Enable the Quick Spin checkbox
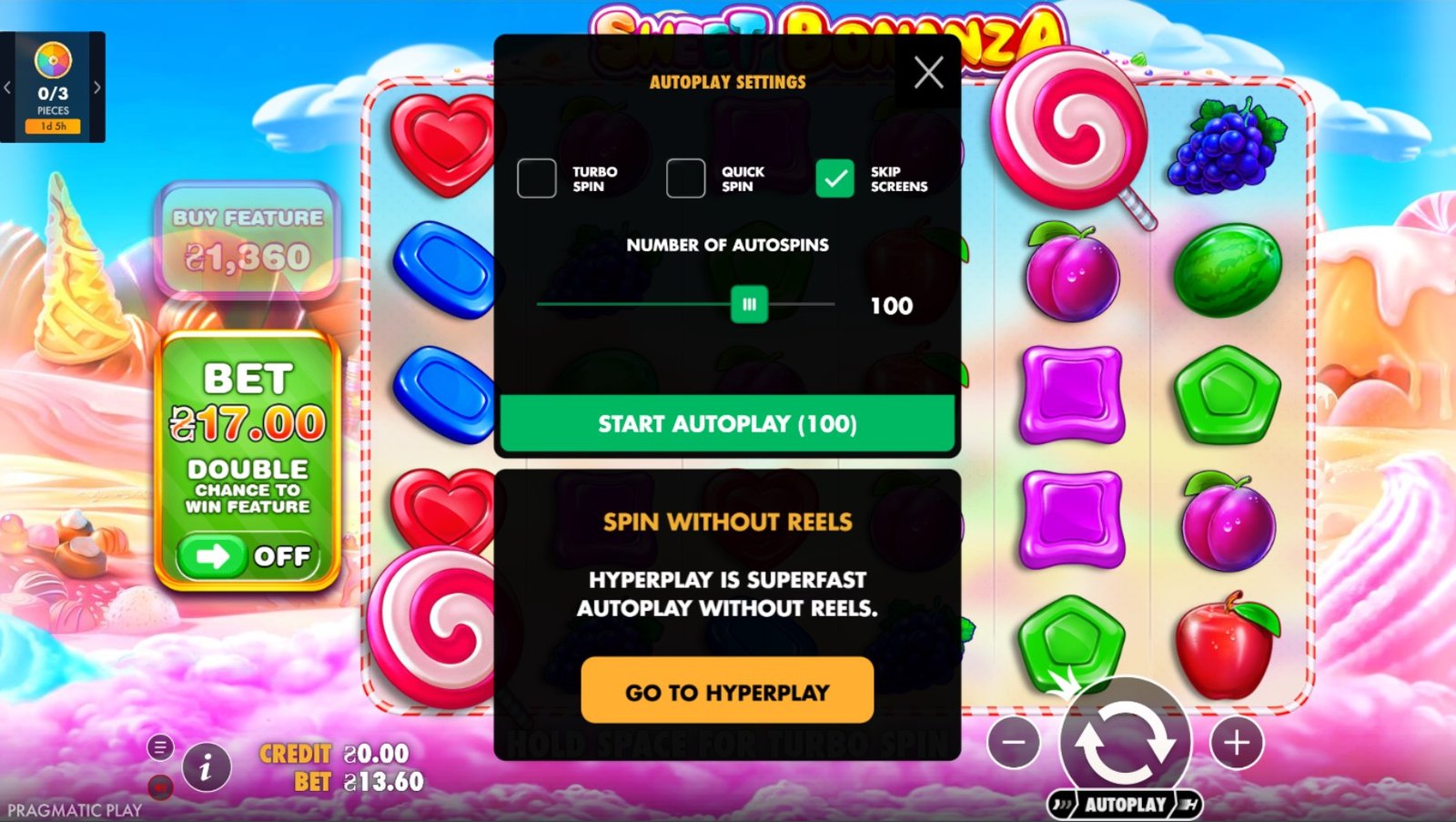This screenshot has width=1456, height=822. click(x=683, y=178)
